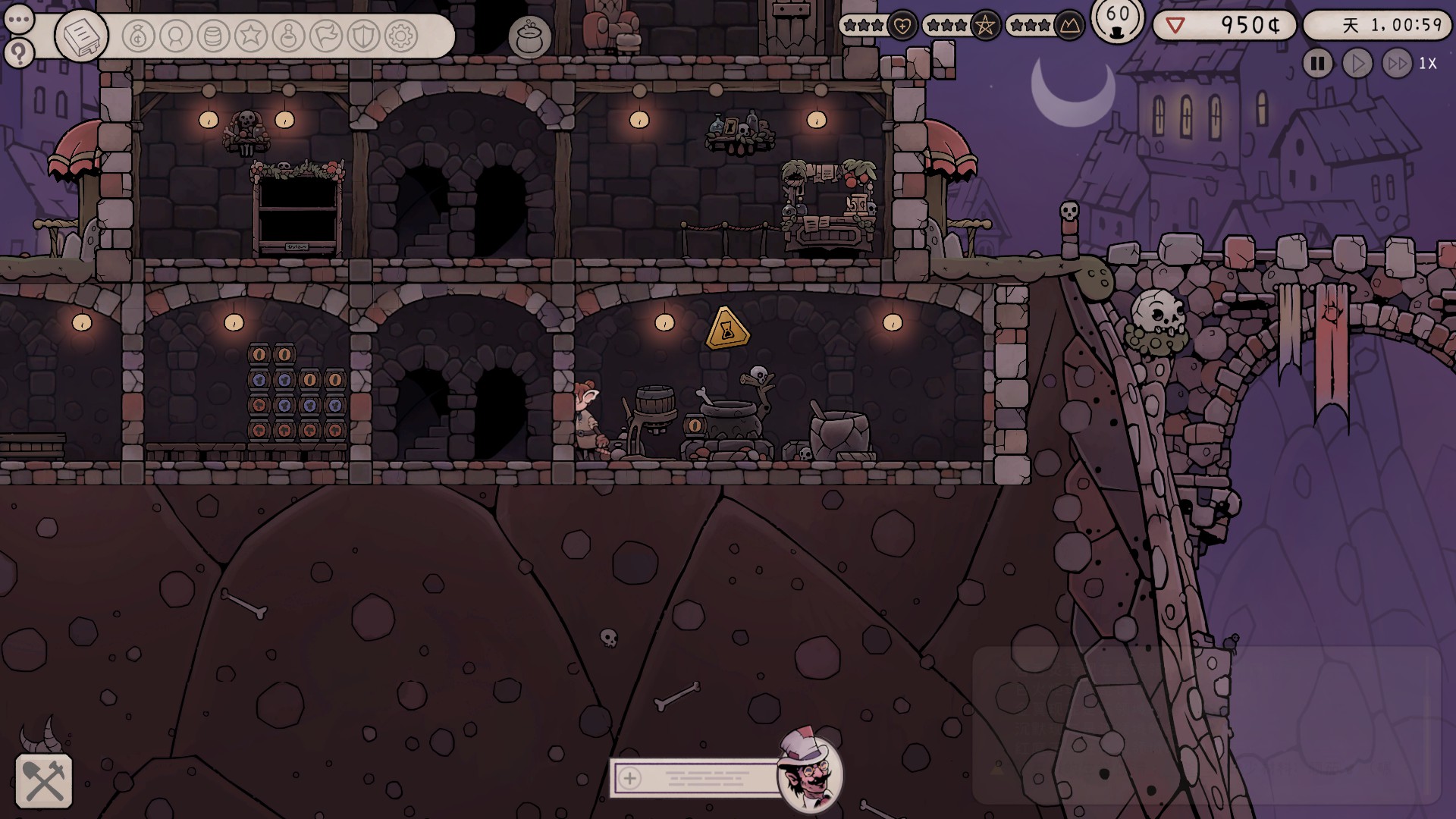The height and width of the screenshot is (819, 1456).
Task: Pause the game
Action: coord(1318,64)
